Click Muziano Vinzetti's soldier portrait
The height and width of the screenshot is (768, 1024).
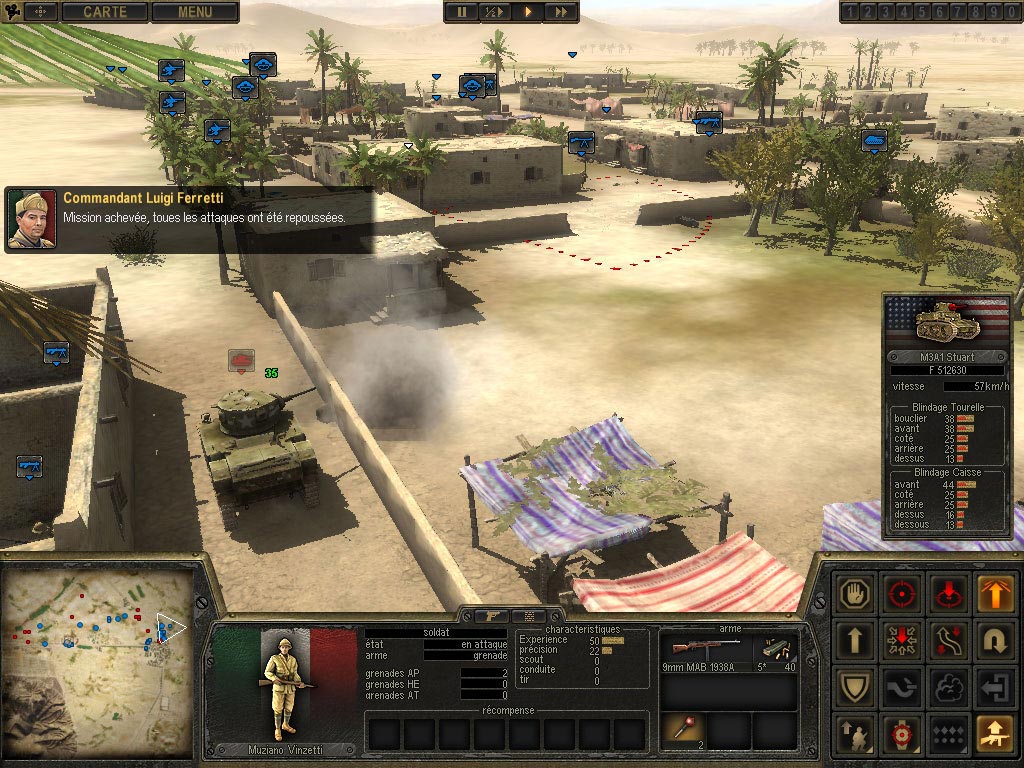[285, 685]
